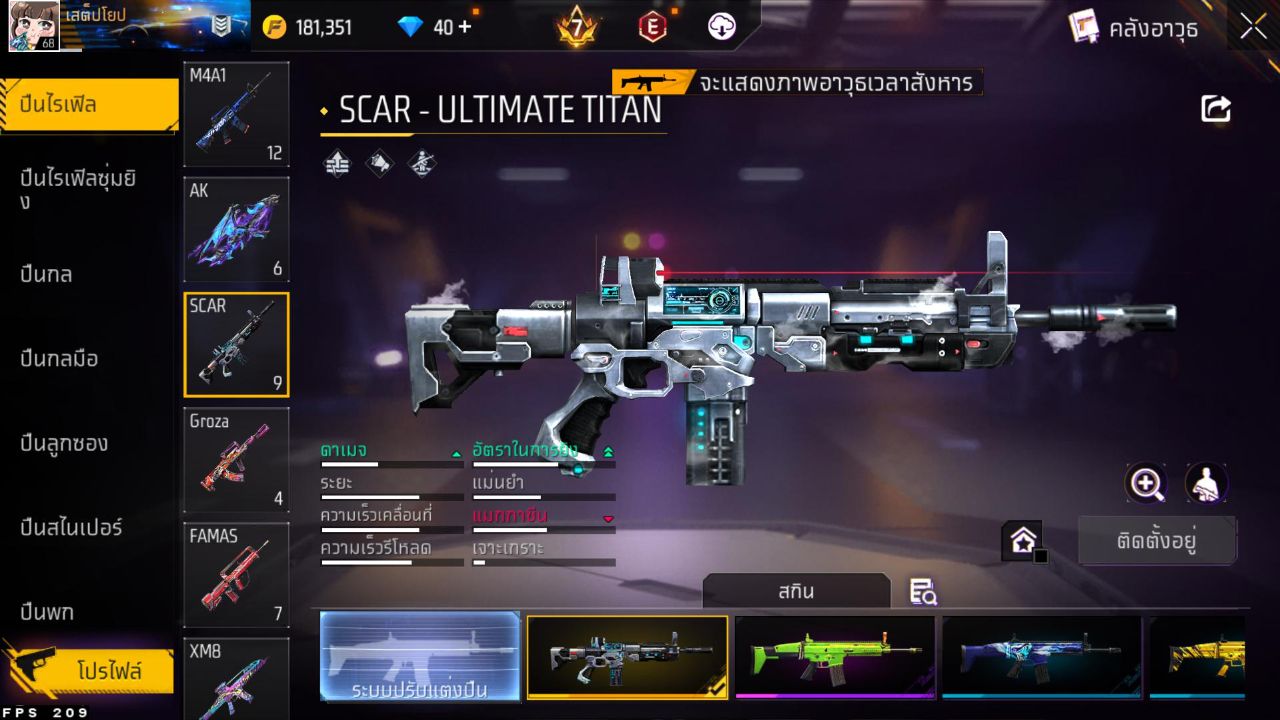Open the share icon at top right

point(1215,108)
